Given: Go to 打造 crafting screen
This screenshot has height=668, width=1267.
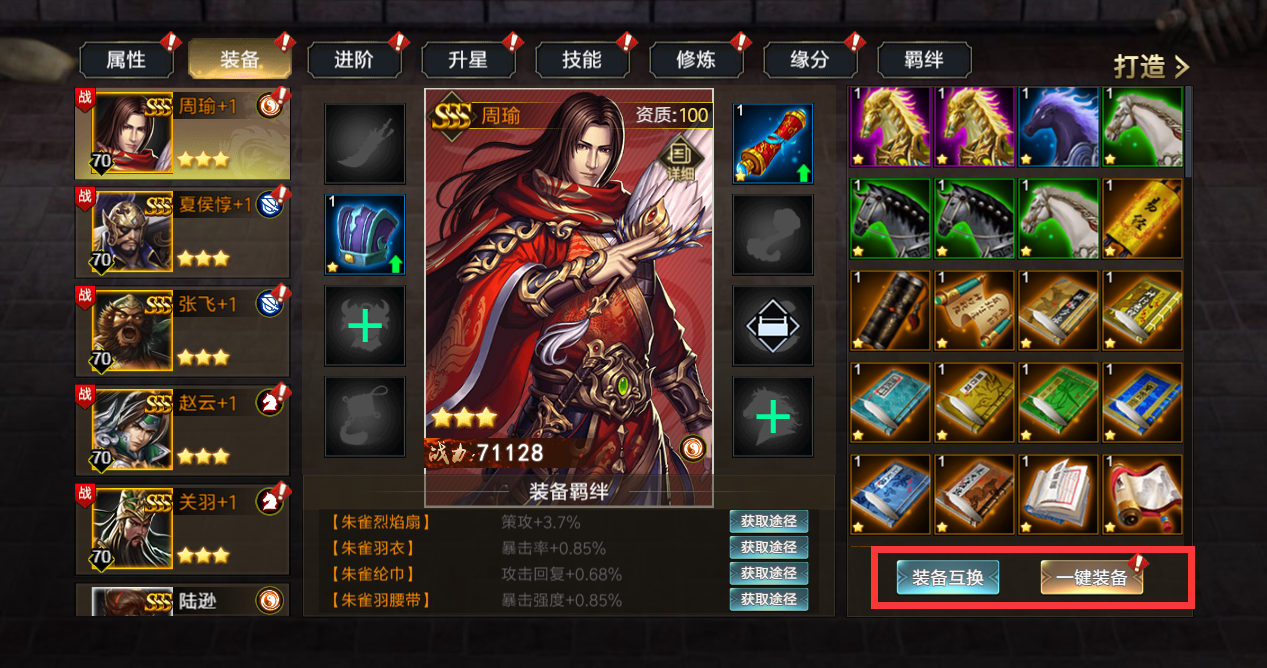Looking at the screenshot, I should point(1152,66).
